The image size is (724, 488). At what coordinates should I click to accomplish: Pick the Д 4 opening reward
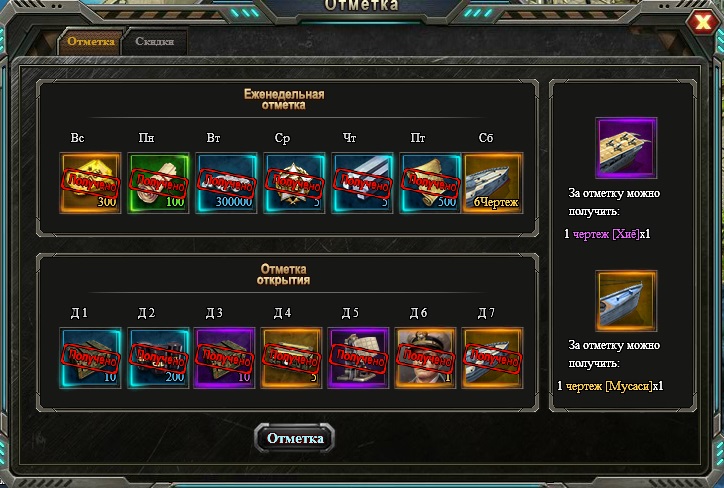[291, 357]
